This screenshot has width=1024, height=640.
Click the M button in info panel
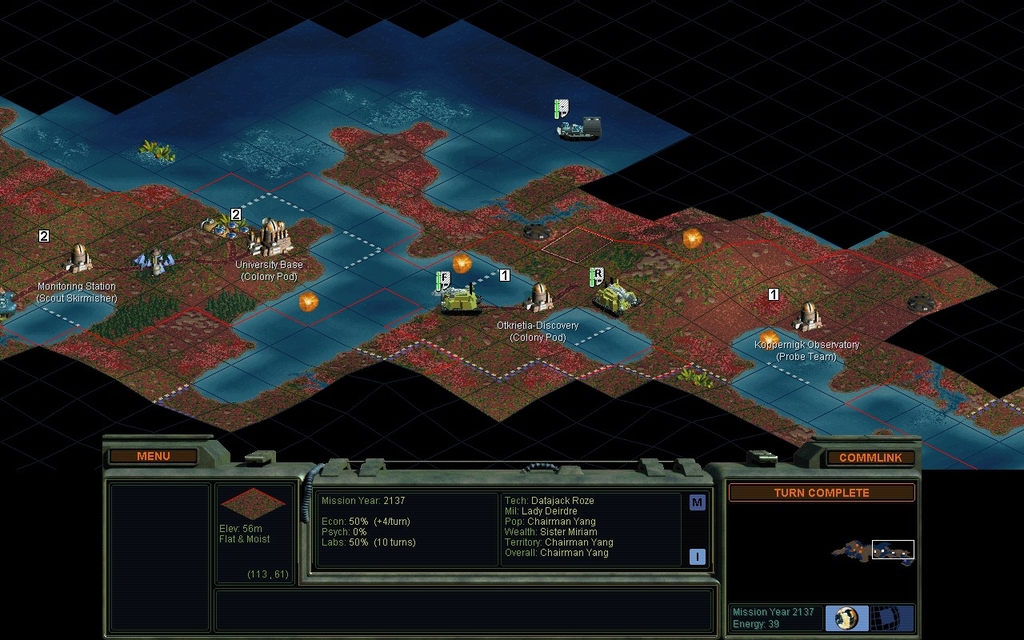pos(697,503)
